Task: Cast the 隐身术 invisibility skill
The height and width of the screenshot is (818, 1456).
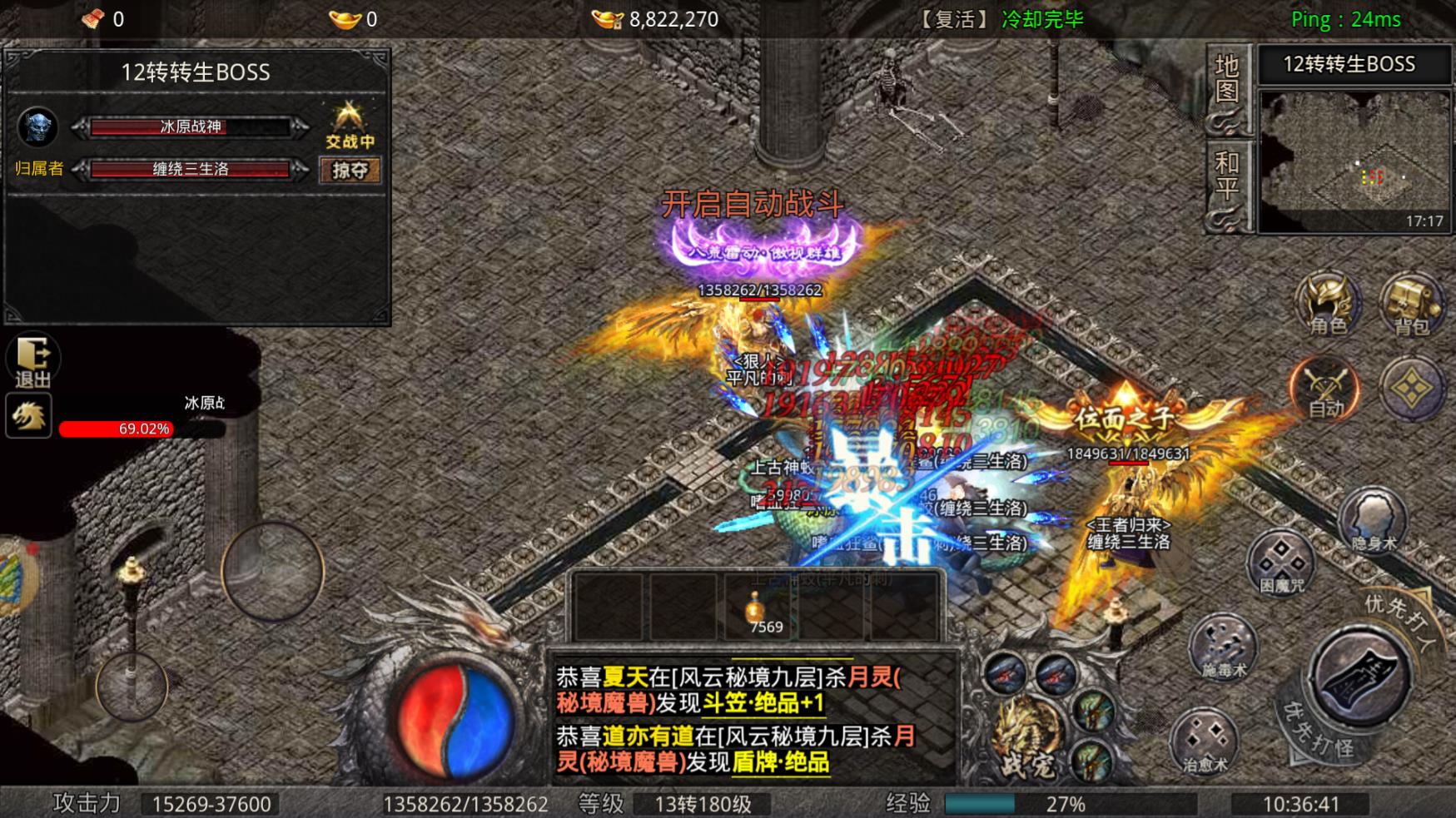Action: click(1372, 522)
